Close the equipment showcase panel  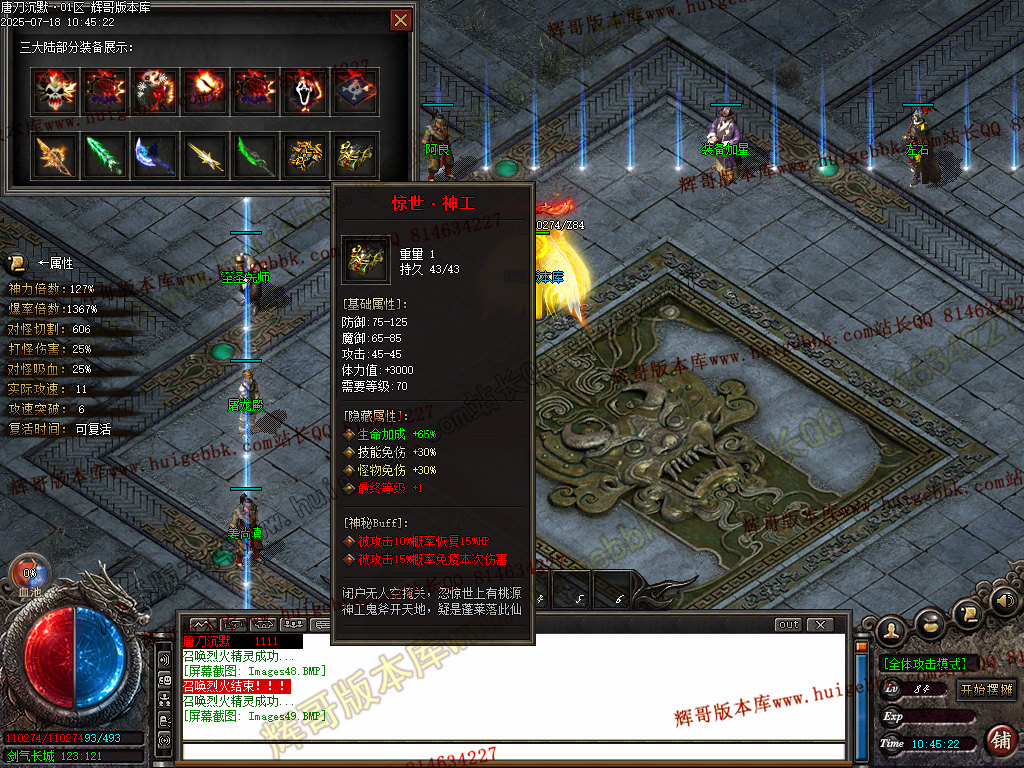click(x=400, y=20)
